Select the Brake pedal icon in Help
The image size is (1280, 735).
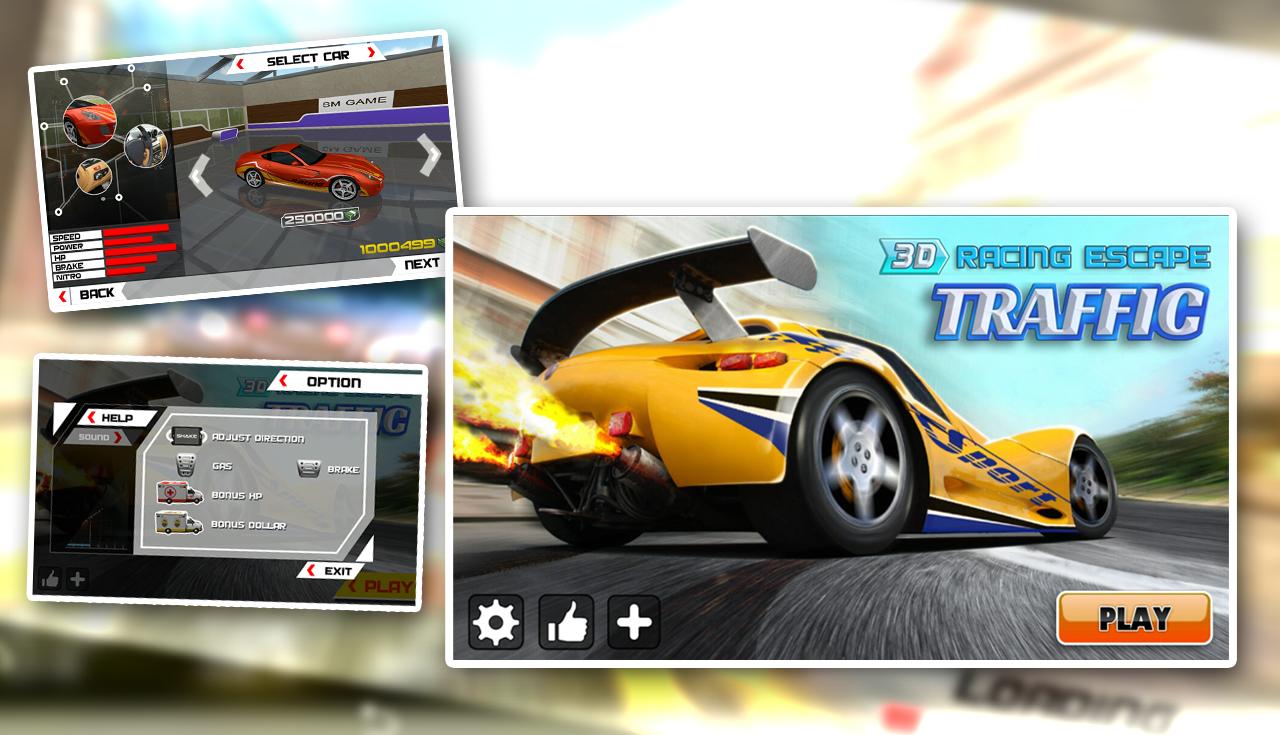(308, 468)
